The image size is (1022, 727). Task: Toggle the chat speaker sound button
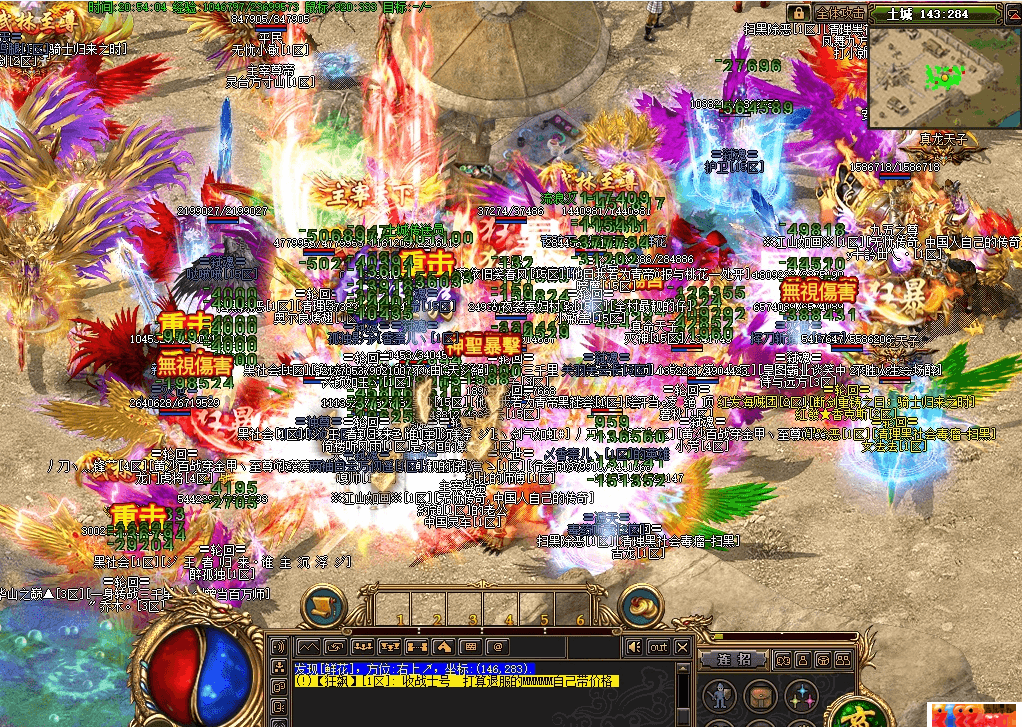click(x=634, y=647)
